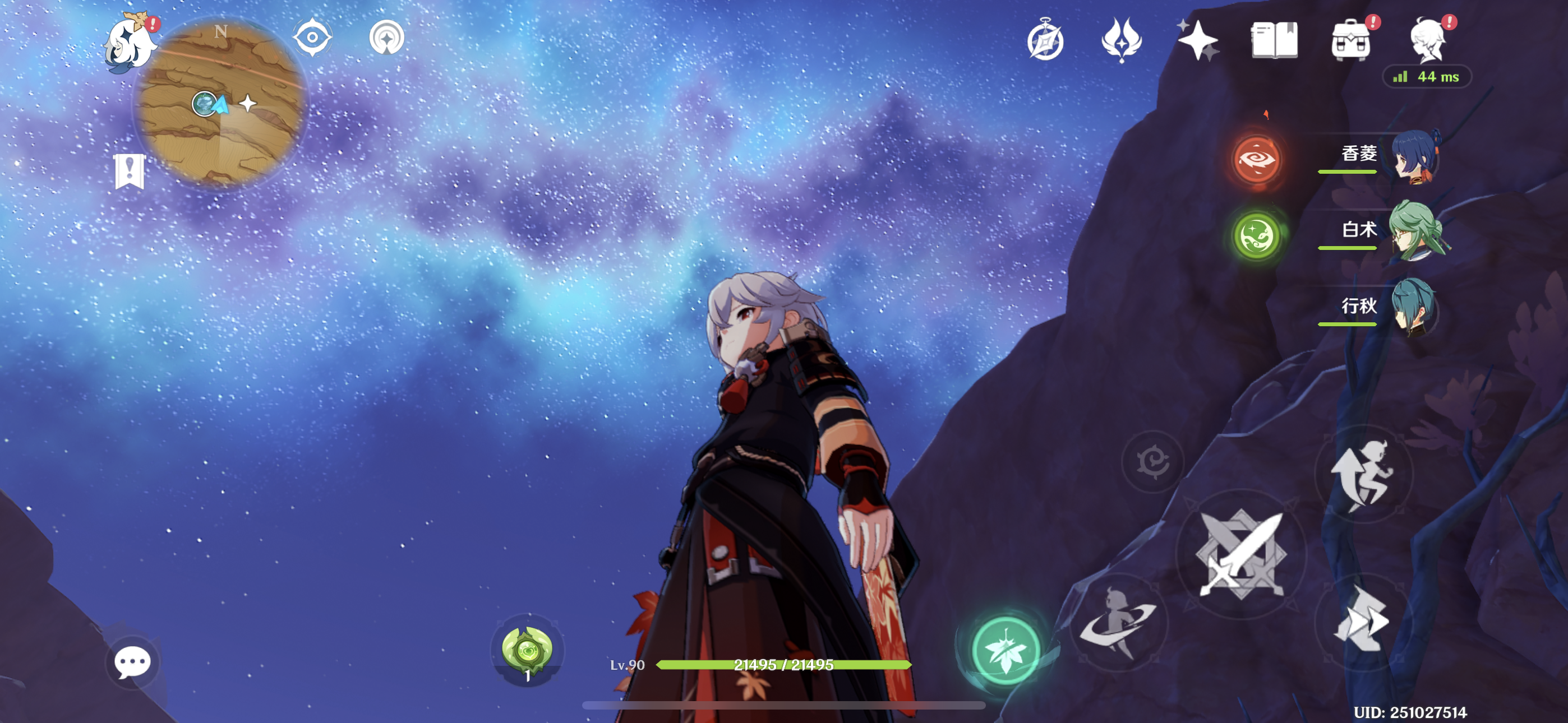Use the green maple leaf Elemental Burst
This screenshot has width=1568, height=723.
click(x=1006, y=651)
